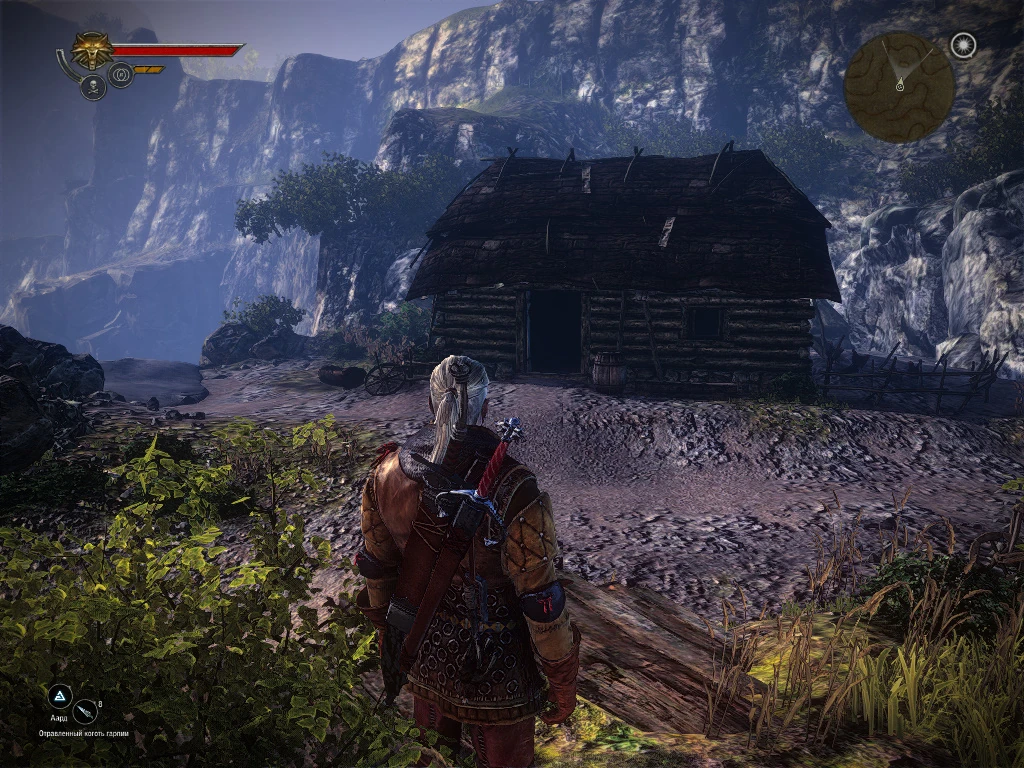Click the sun time-of-day icon
Image resolution: width=1024 pixels, height=768 pixels.
pyautogui.click(x=962, y=46)
